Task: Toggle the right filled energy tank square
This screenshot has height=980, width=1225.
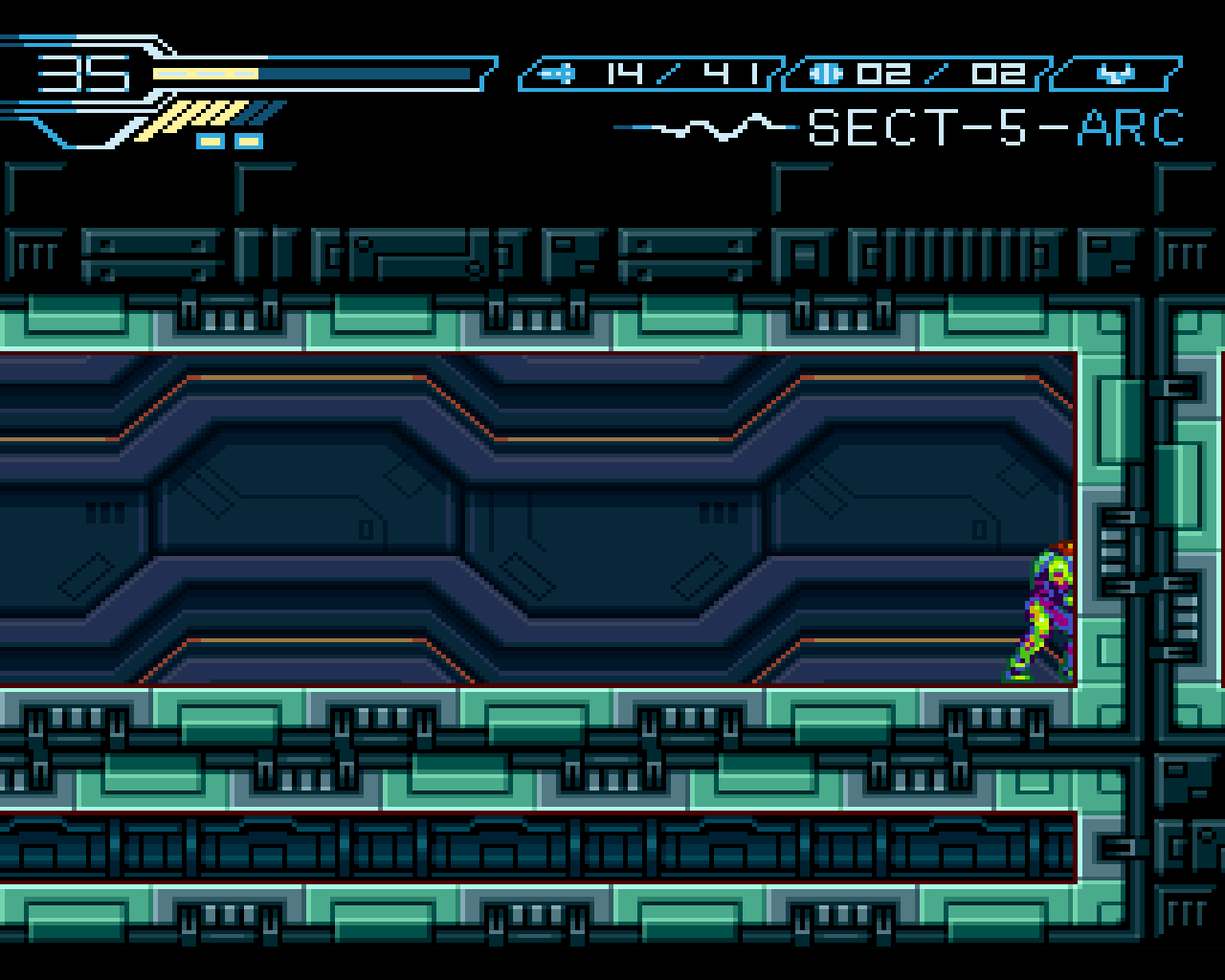Action: tap(247, 141)
